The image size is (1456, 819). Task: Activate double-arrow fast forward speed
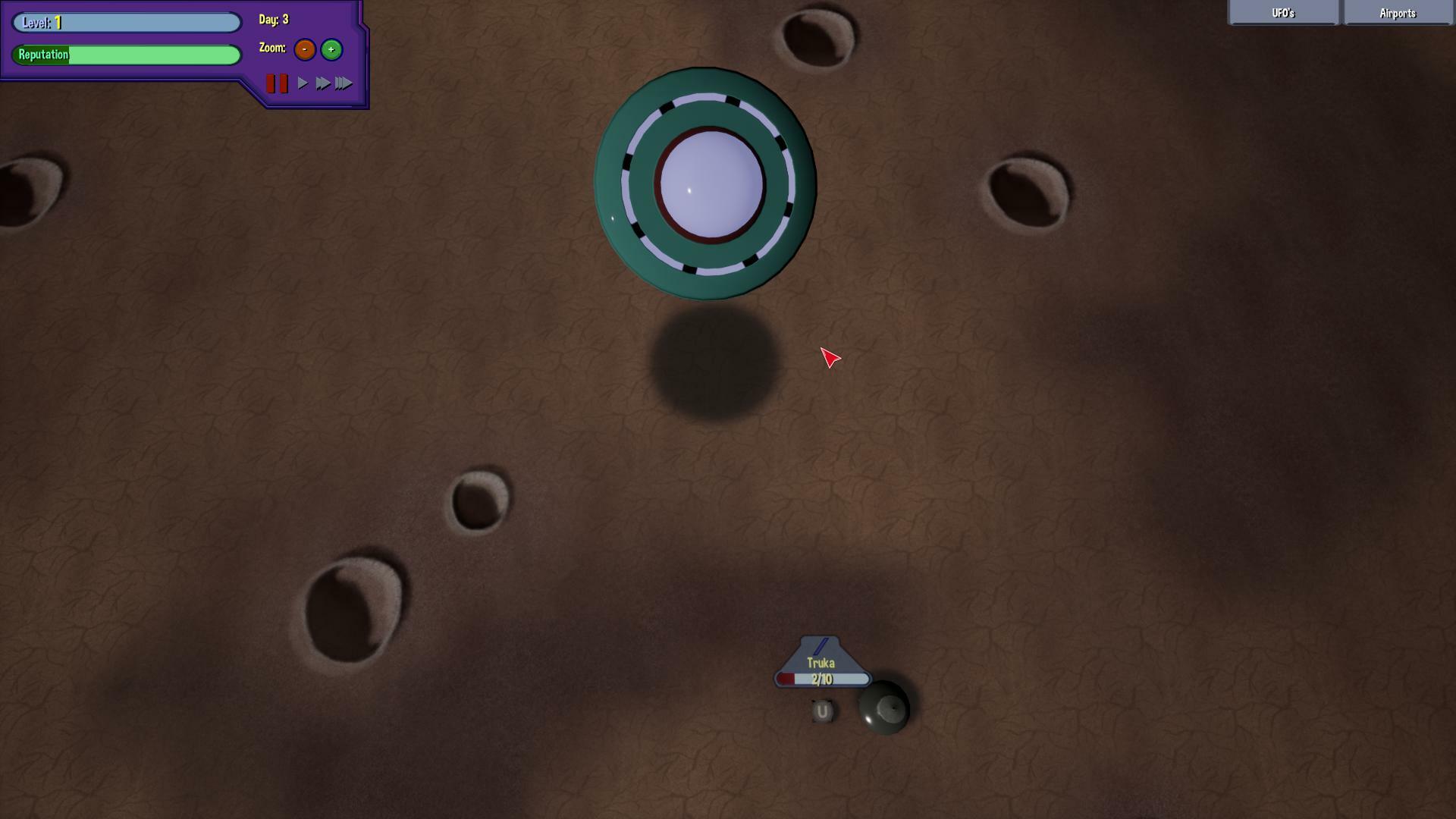323,83
